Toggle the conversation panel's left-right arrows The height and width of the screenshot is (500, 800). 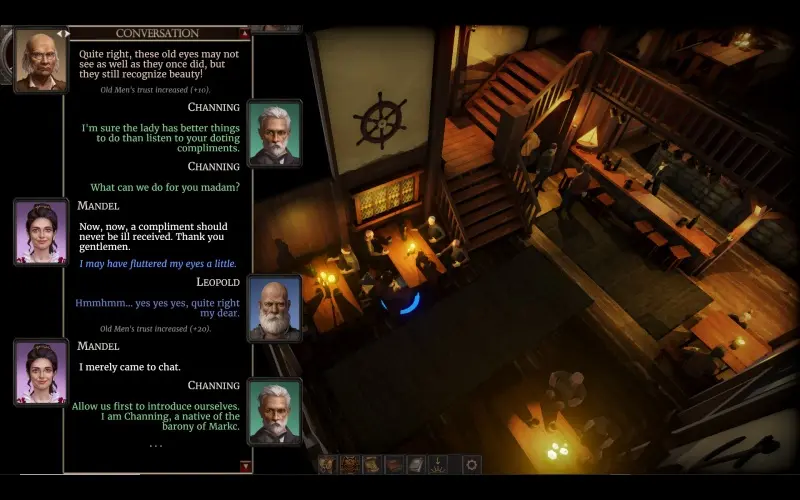click(62, 33)
